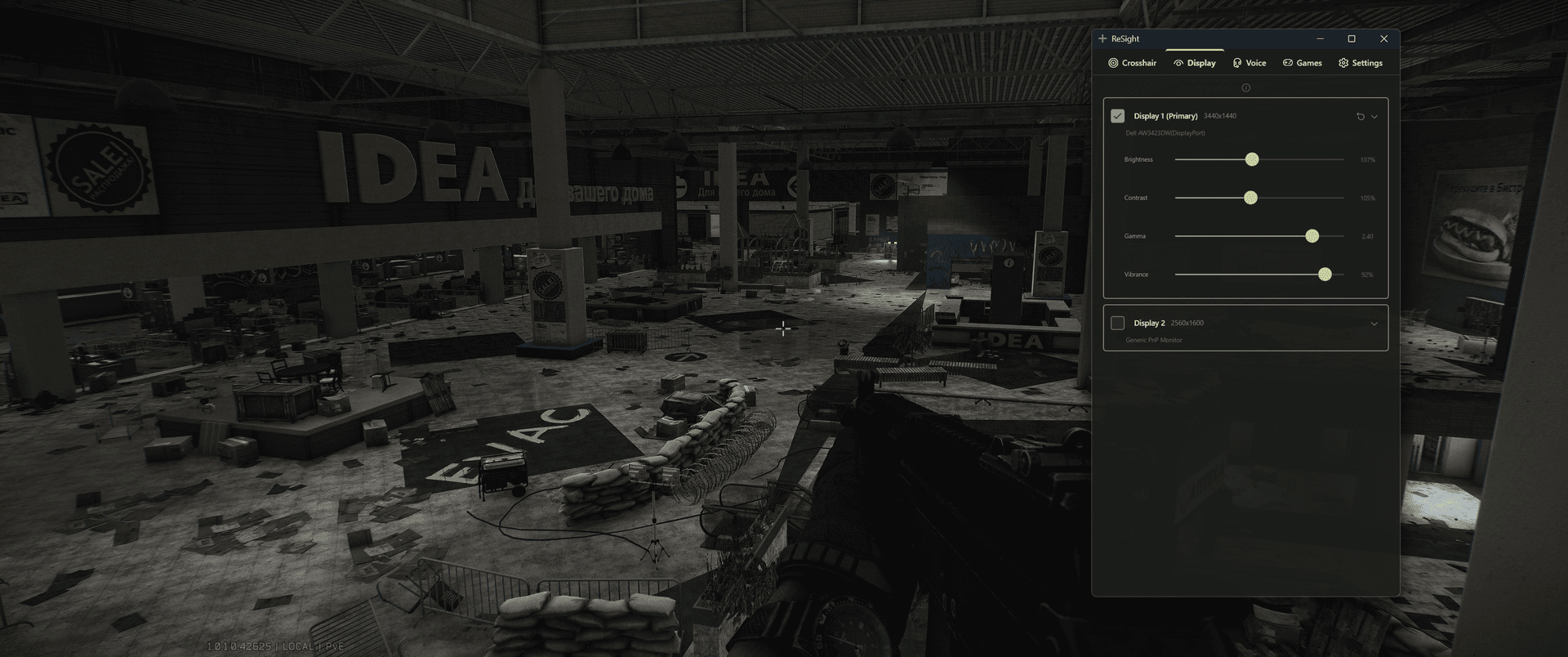Click the Brightness slider handle

click(1252, 159)
